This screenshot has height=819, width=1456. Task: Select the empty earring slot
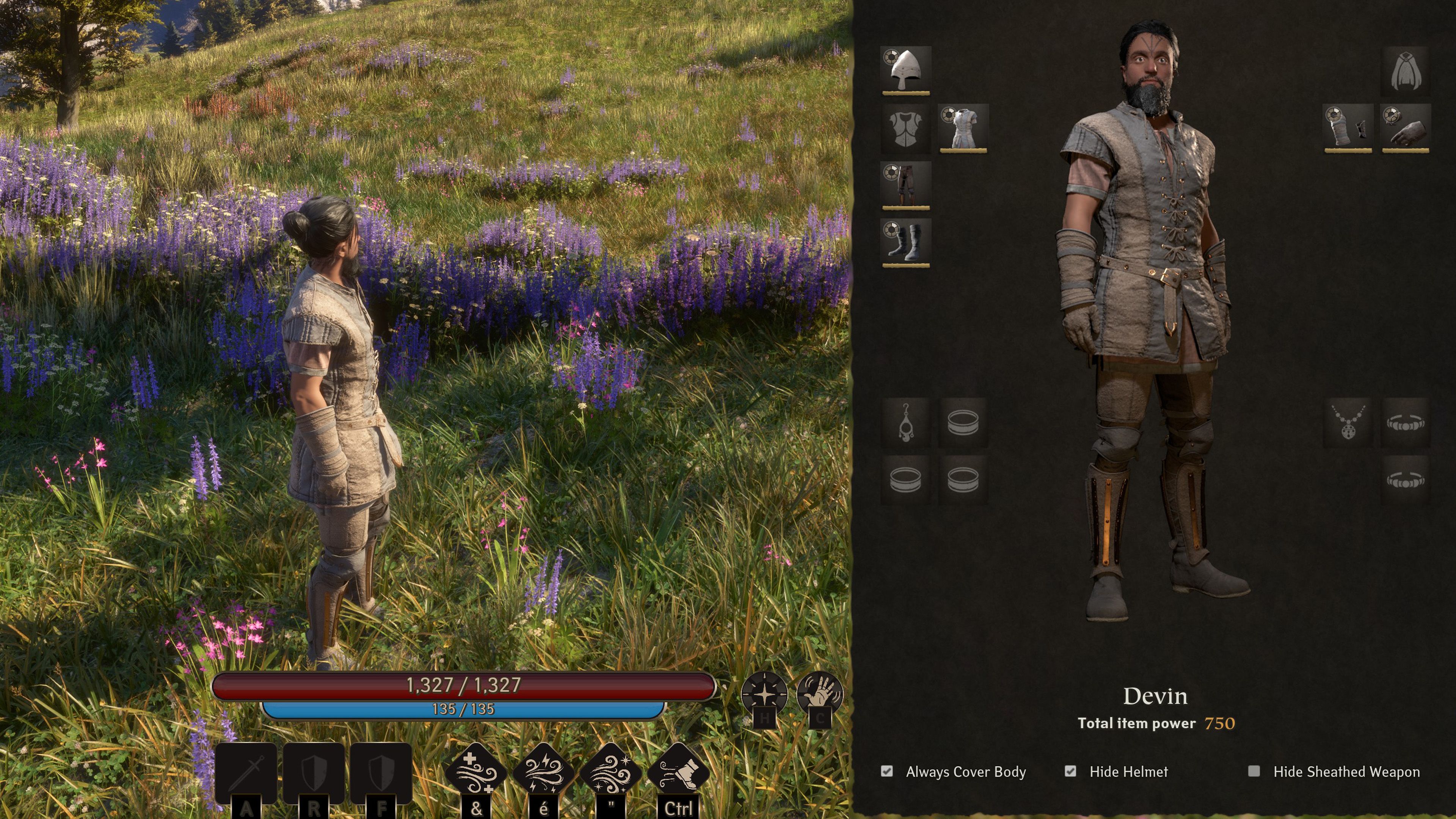(907, 423)
